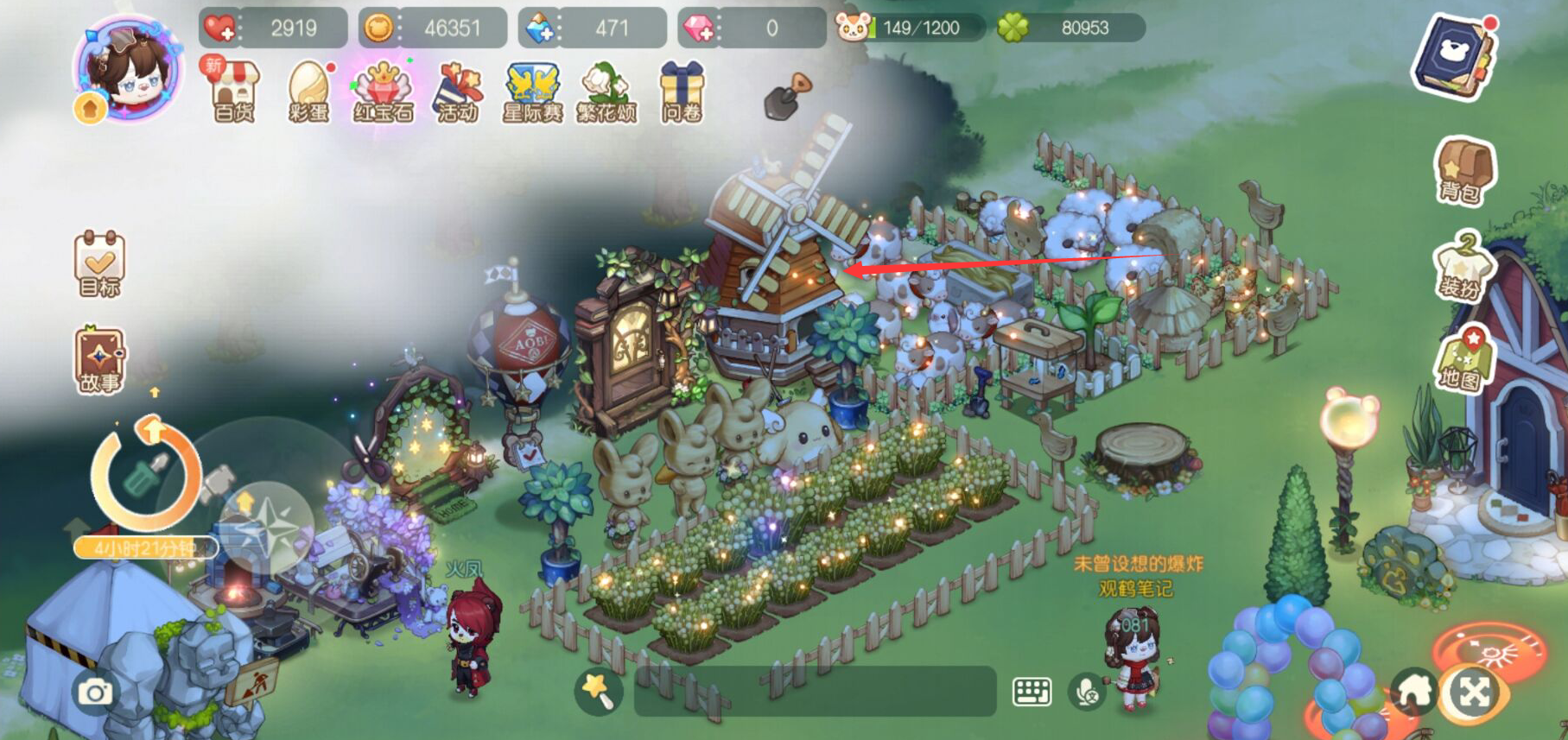Open the 问卷 survey gift box
1568x740 pixels.
coord(681,92)
